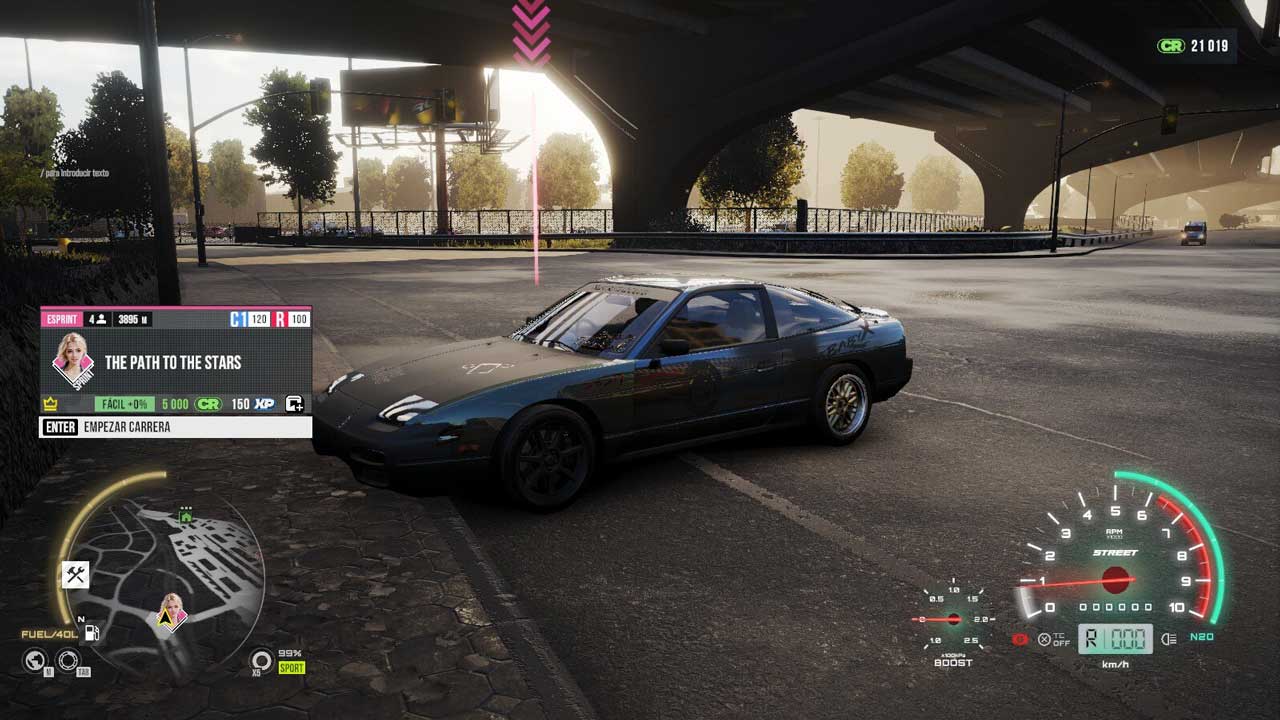Click the tire icon below the minimap
Viewport: 1280px width, 720px height.
(x=68, y=659)
